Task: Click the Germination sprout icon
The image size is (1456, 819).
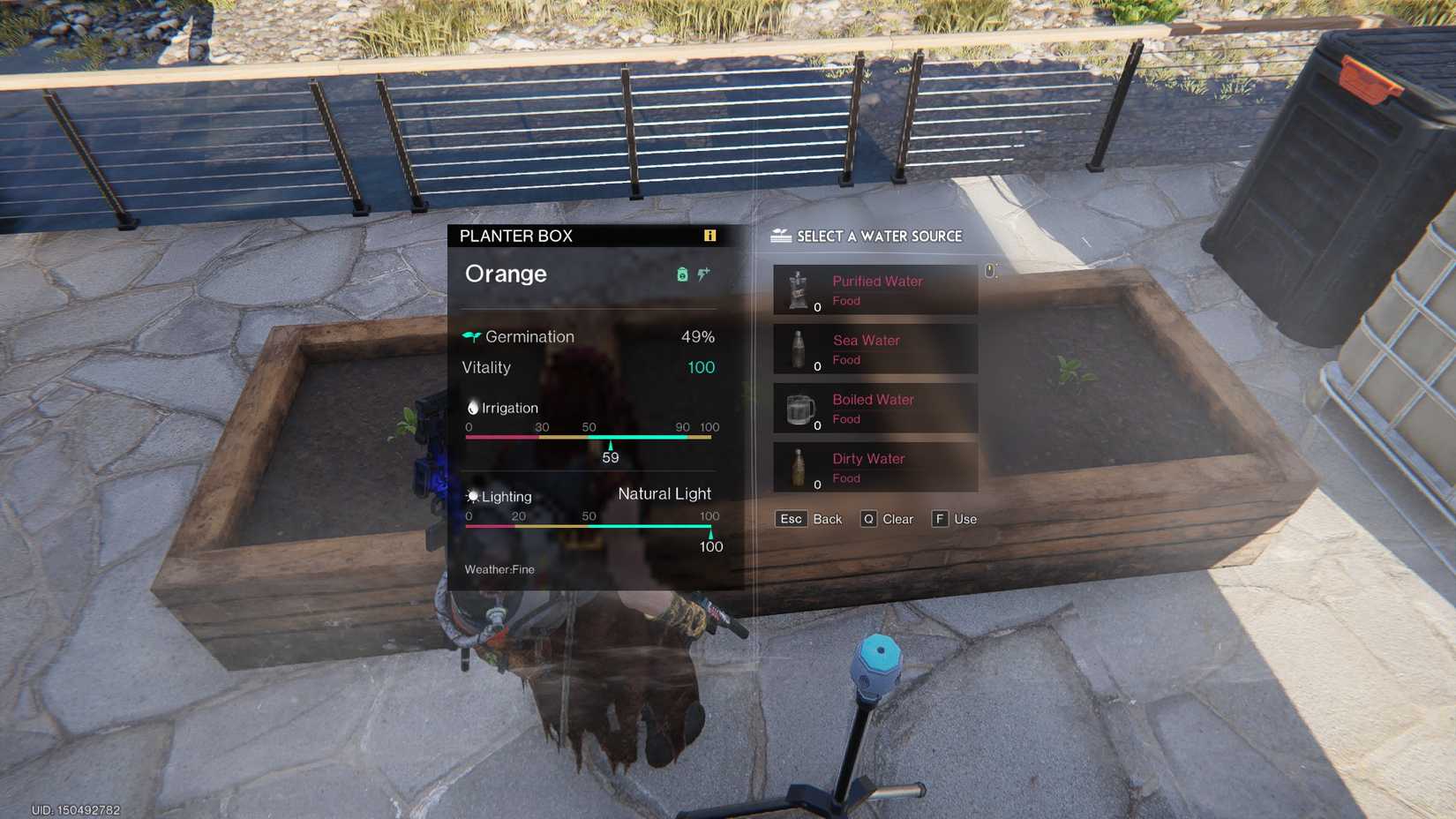Action: pos(471,335)
